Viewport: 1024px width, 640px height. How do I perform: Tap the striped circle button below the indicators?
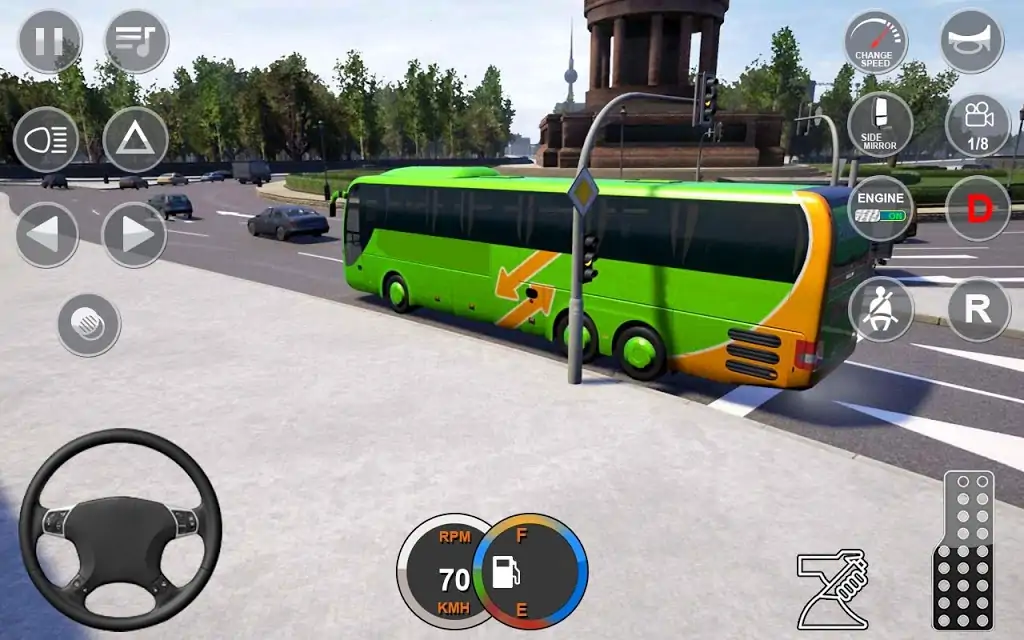[x=89, y=324]
